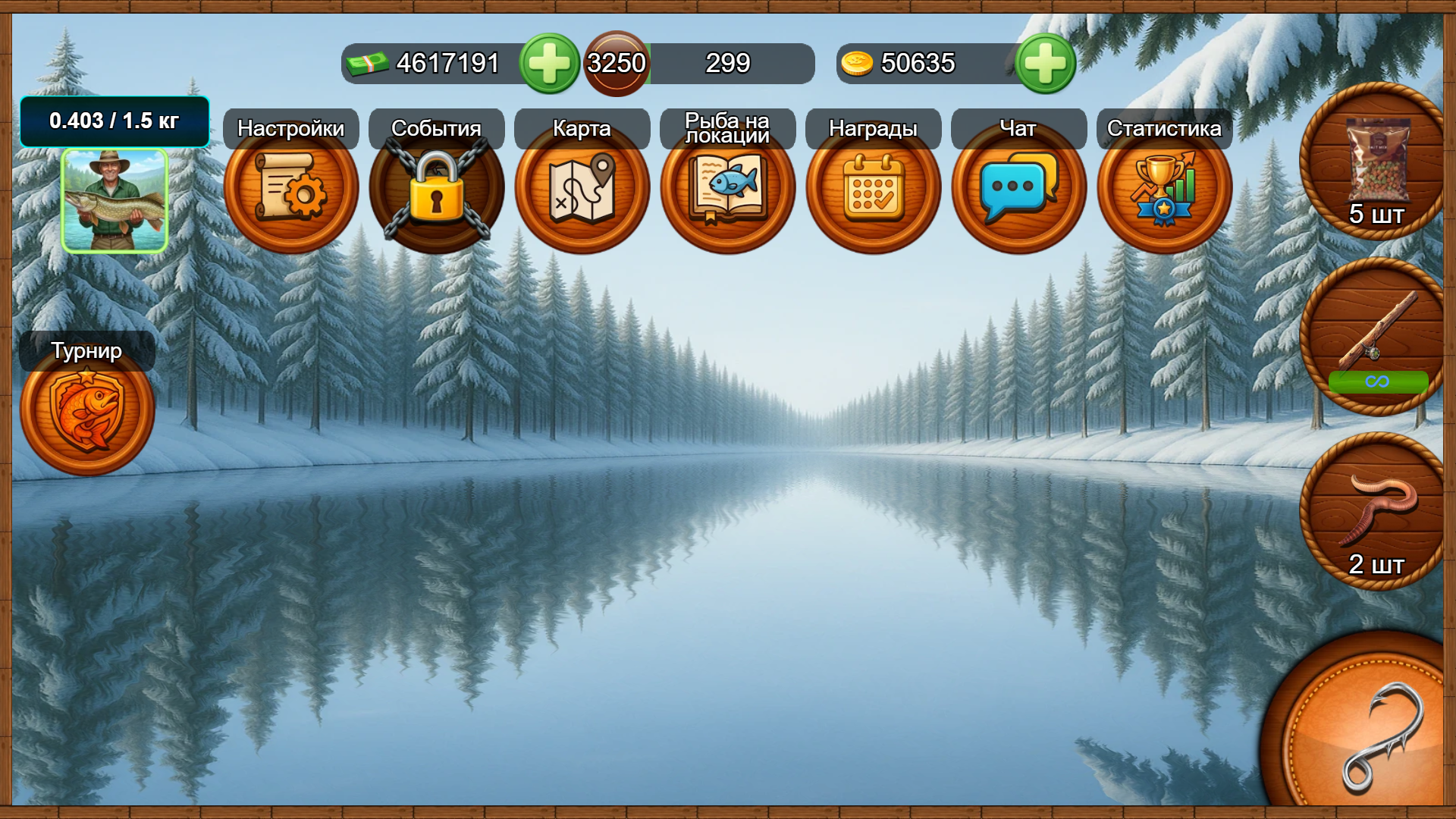The width and height of the screenshot is (1456, 819).
Task: Open the Карта (Map) icon
Action: pos(582,188)
